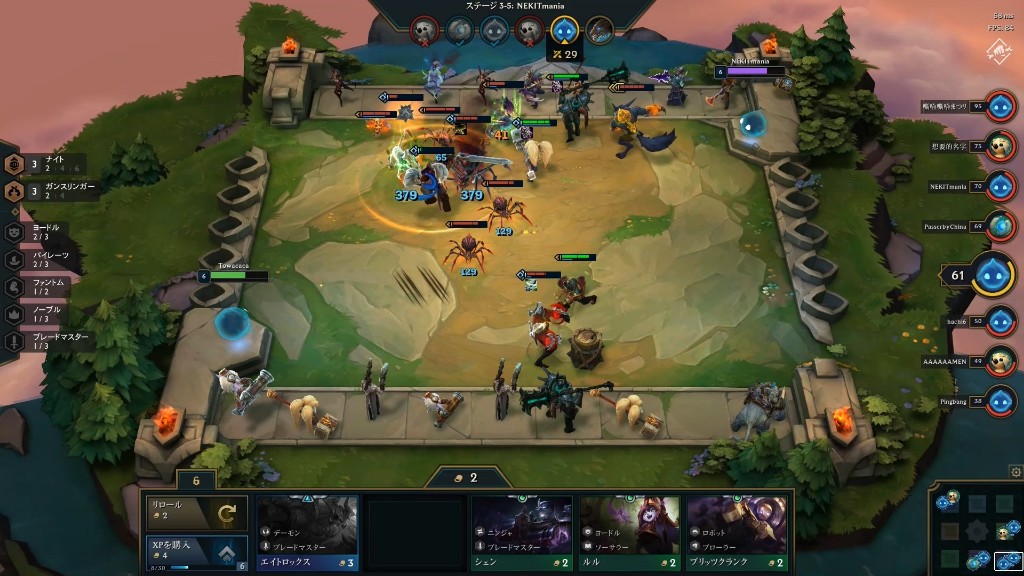Click the arena minimap panel
Viewport: 1024px width, 576px height.
(974, 528)
